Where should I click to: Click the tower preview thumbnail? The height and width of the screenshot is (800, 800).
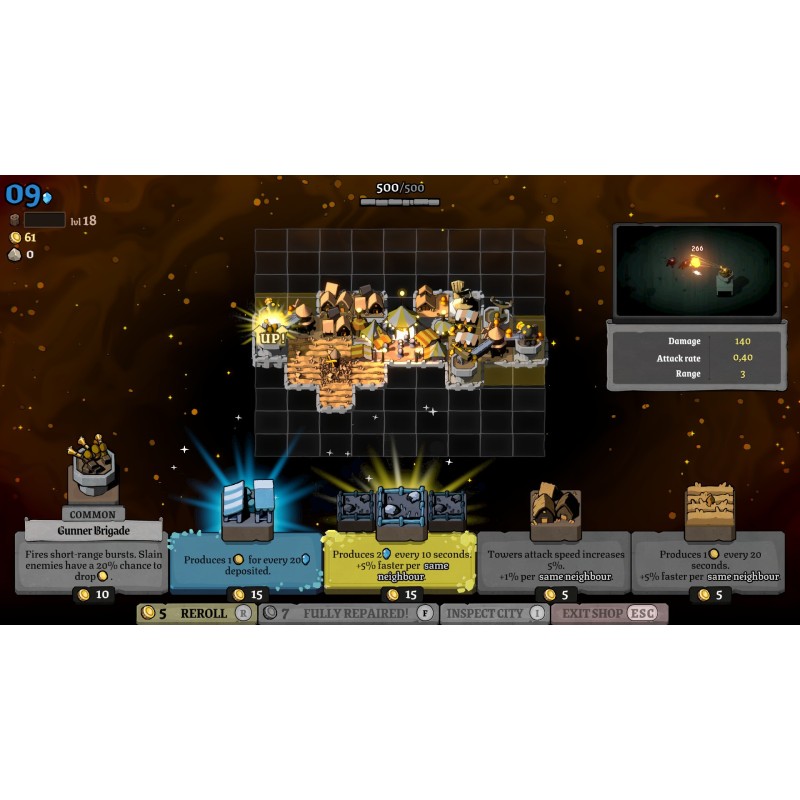pyautogui.click(x=697, y=270)
